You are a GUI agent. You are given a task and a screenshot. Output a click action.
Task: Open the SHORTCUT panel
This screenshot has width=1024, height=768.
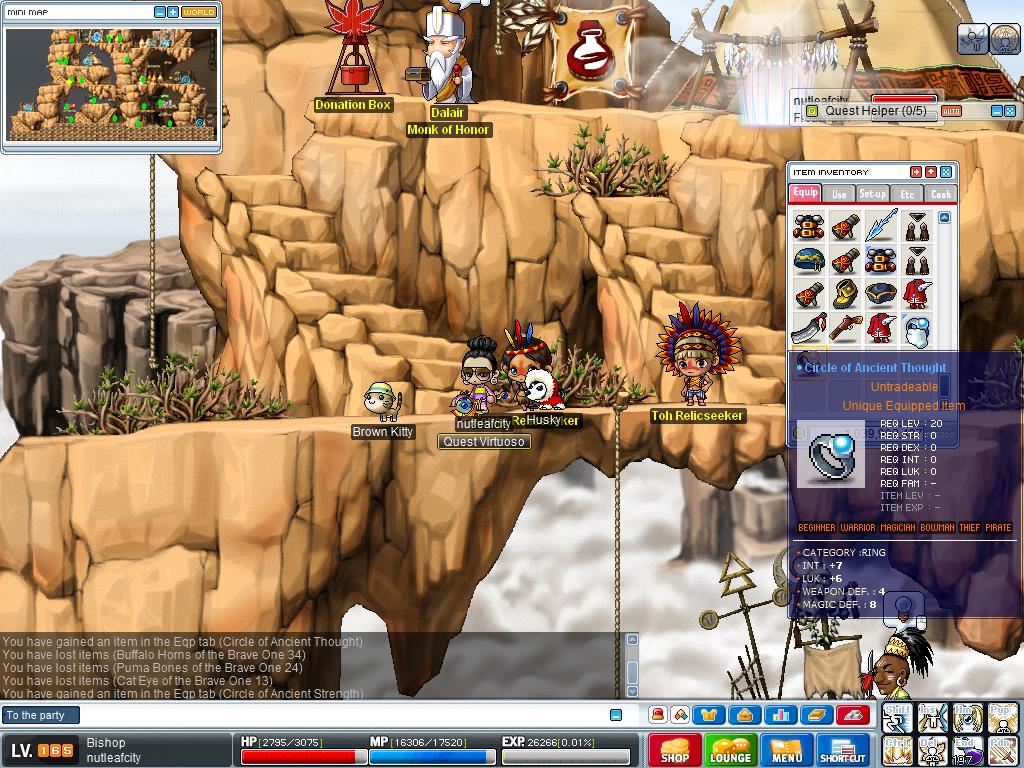coord(842,750)
